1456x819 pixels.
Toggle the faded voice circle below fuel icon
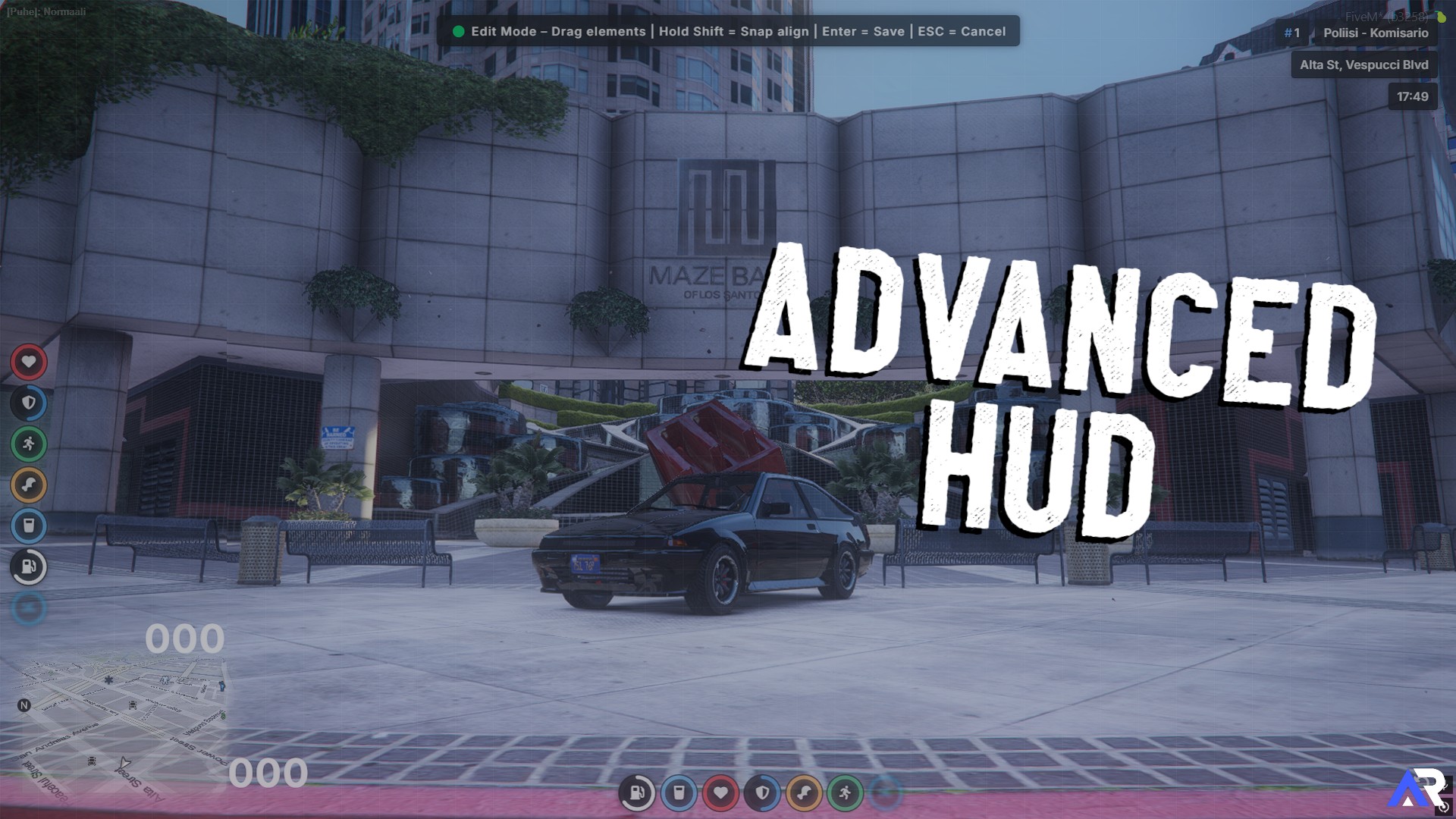coord(29,607)
